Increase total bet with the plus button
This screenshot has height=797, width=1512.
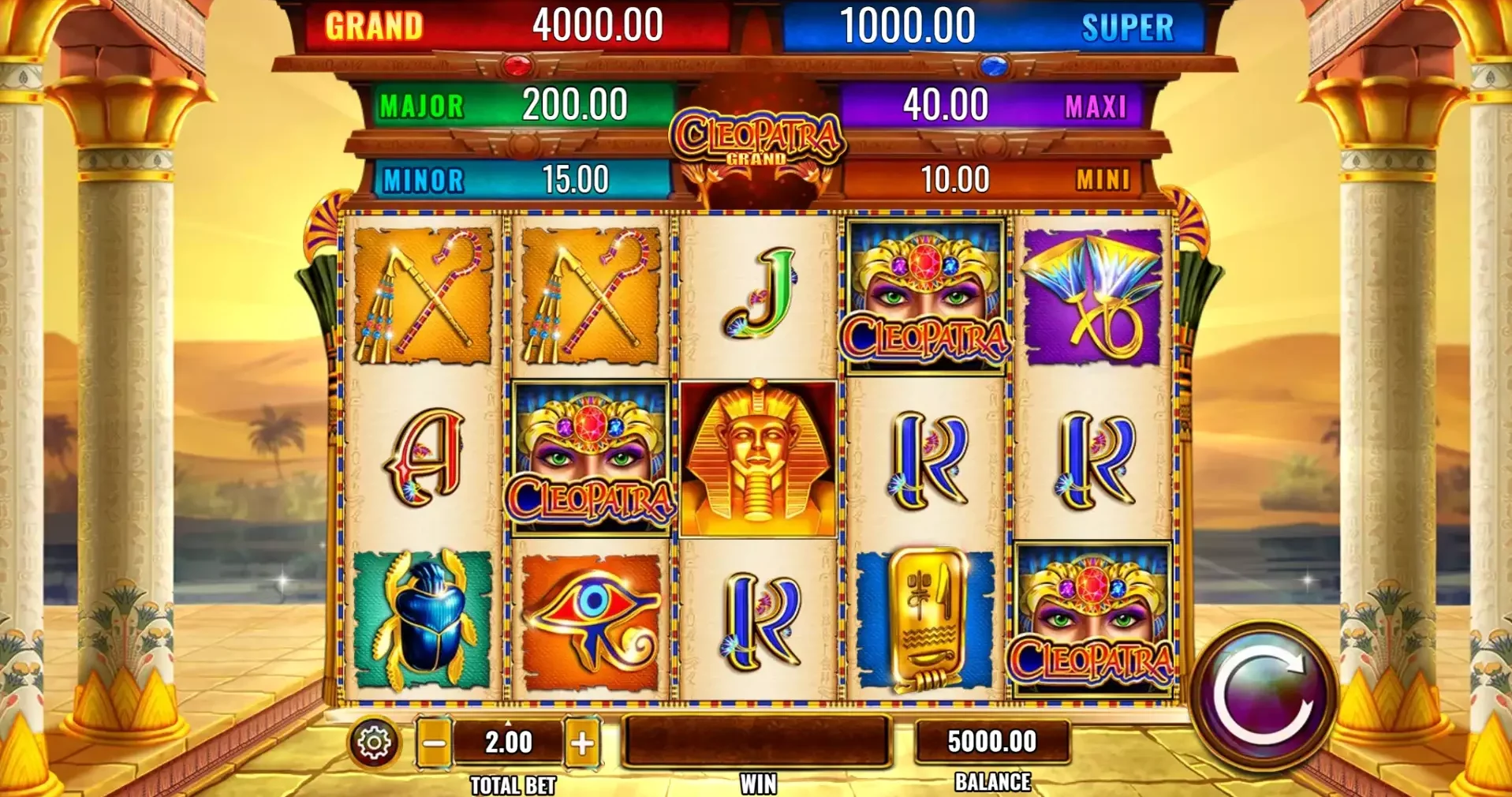point(582,743)
